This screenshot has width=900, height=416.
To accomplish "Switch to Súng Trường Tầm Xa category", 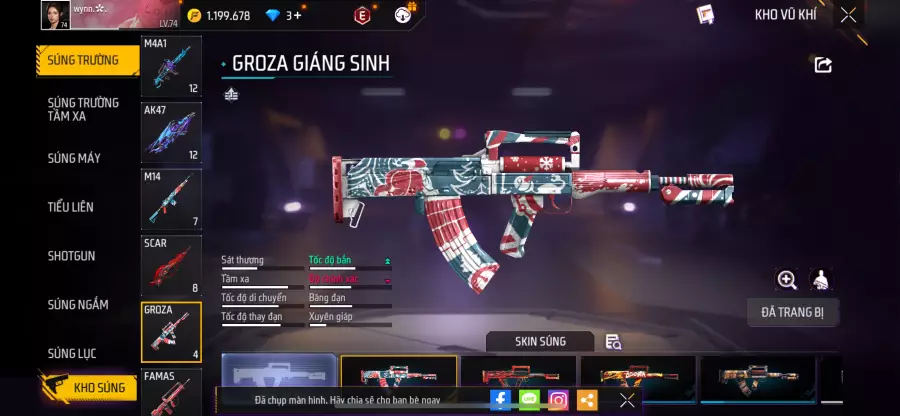I will (83, 109).
